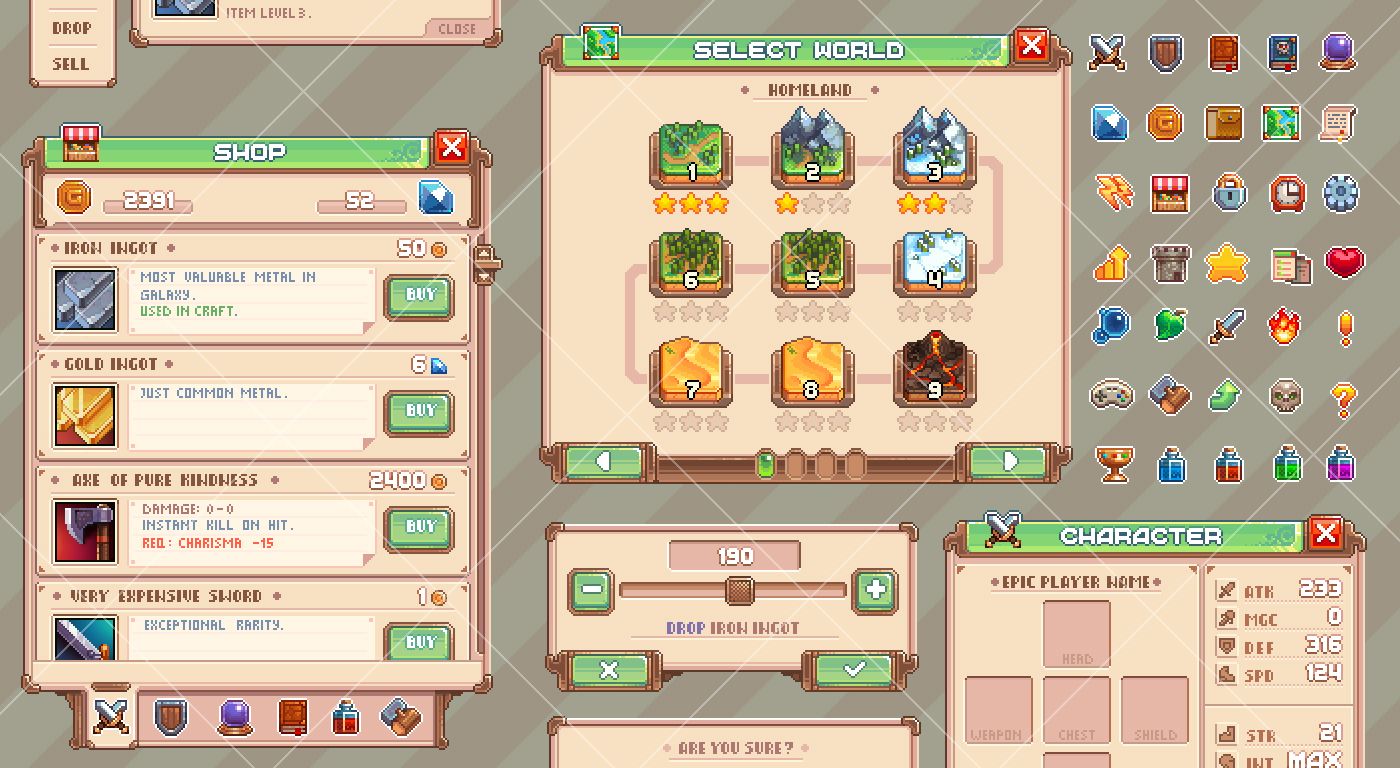Select the empty Head equipment slot

coord(1077,634)
